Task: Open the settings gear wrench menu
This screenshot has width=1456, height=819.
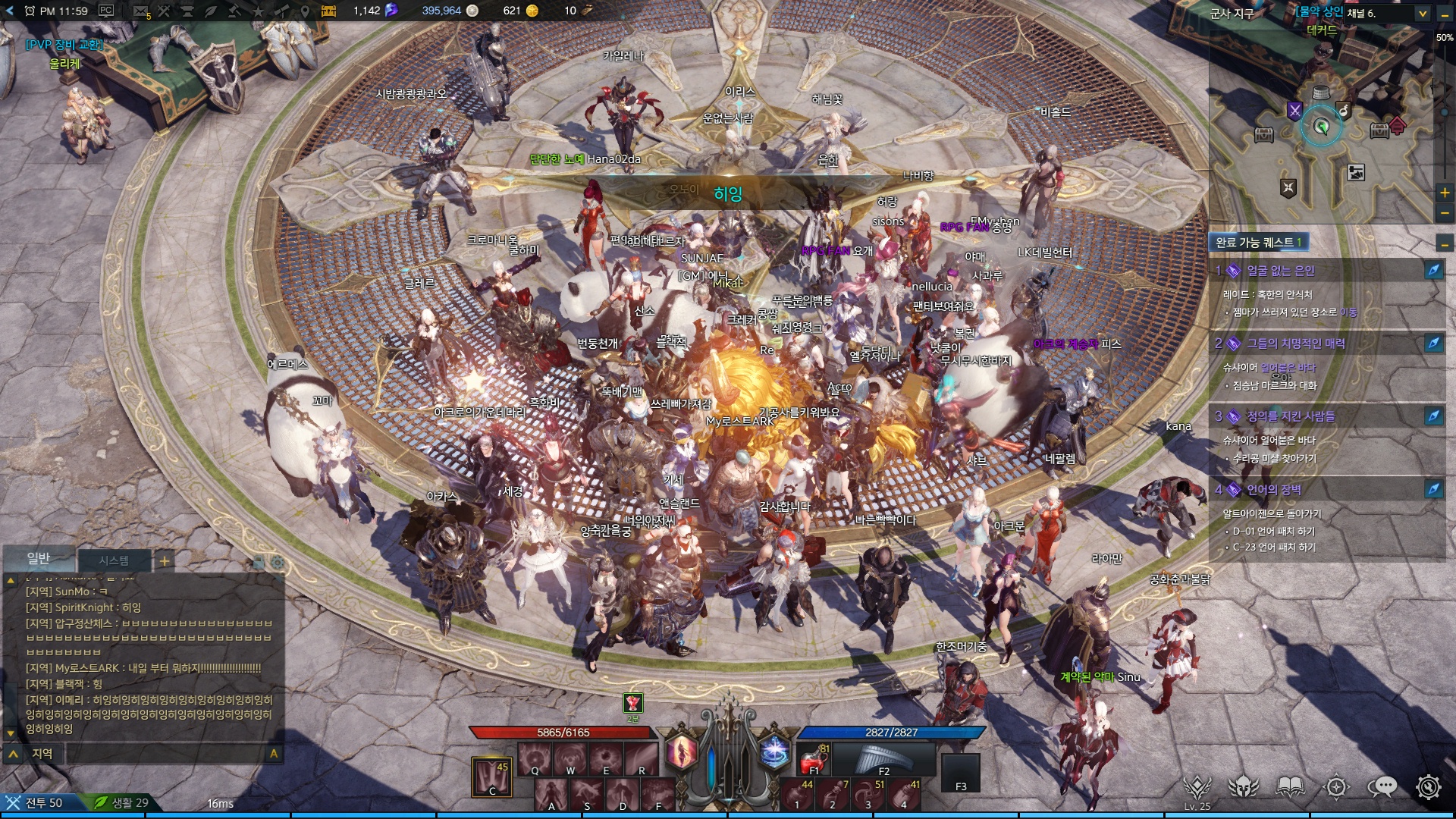Action: pyautogui.click(x=1429, y=787)
